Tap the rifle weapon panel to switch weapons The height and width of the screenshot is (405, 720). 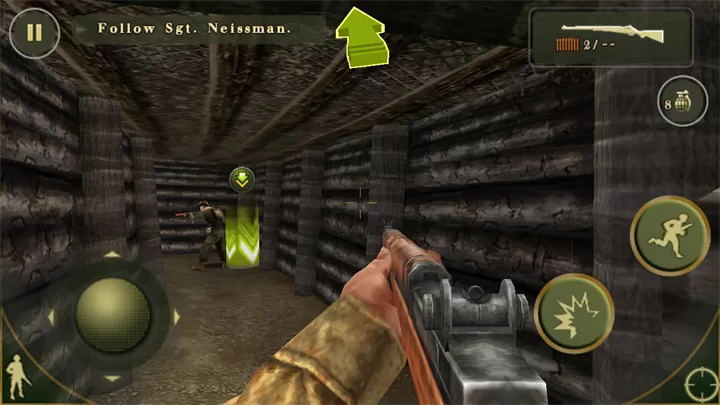coord(611,38)
